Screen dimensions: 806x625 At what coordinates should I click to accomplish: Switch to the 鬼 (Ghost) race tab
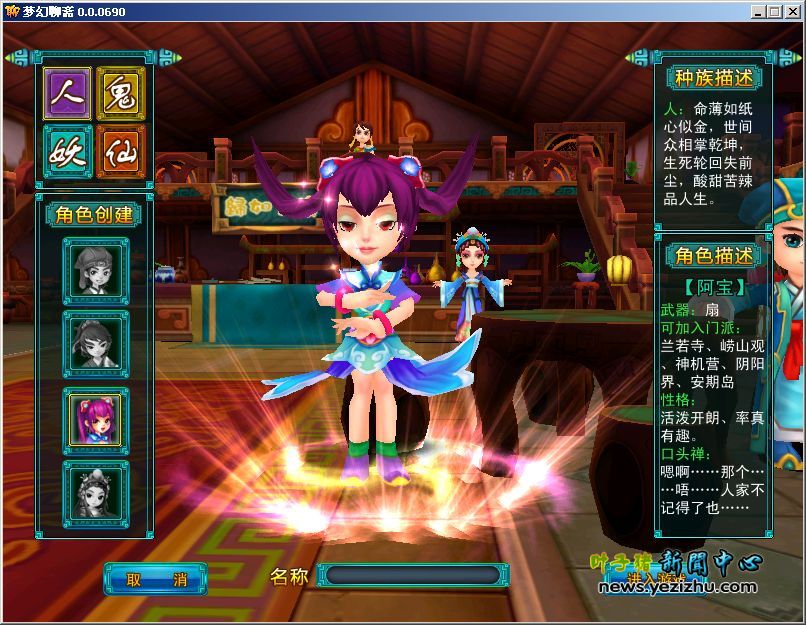(x=121, y=94)
